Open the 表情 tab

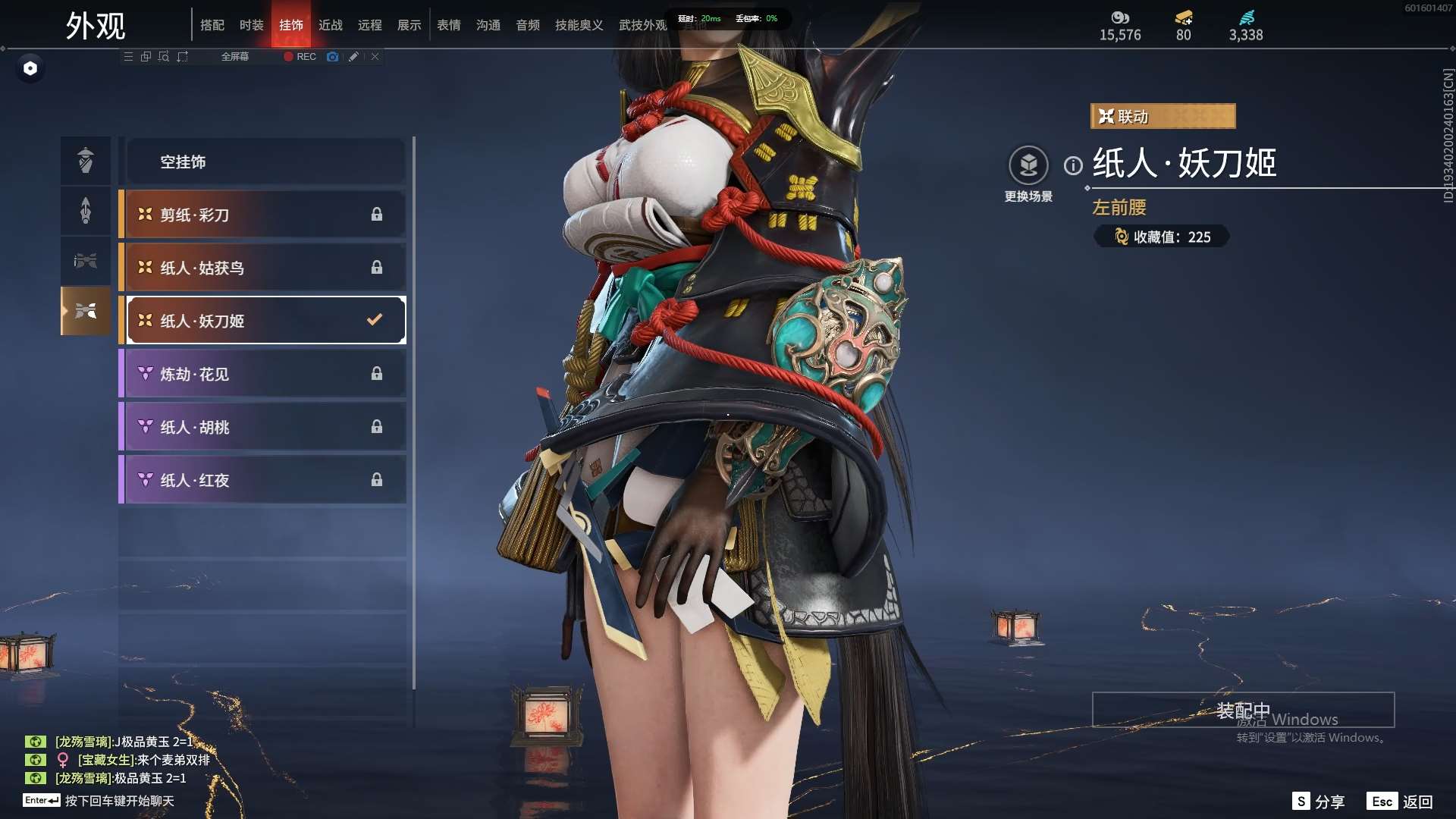click(x=448, y=25)
